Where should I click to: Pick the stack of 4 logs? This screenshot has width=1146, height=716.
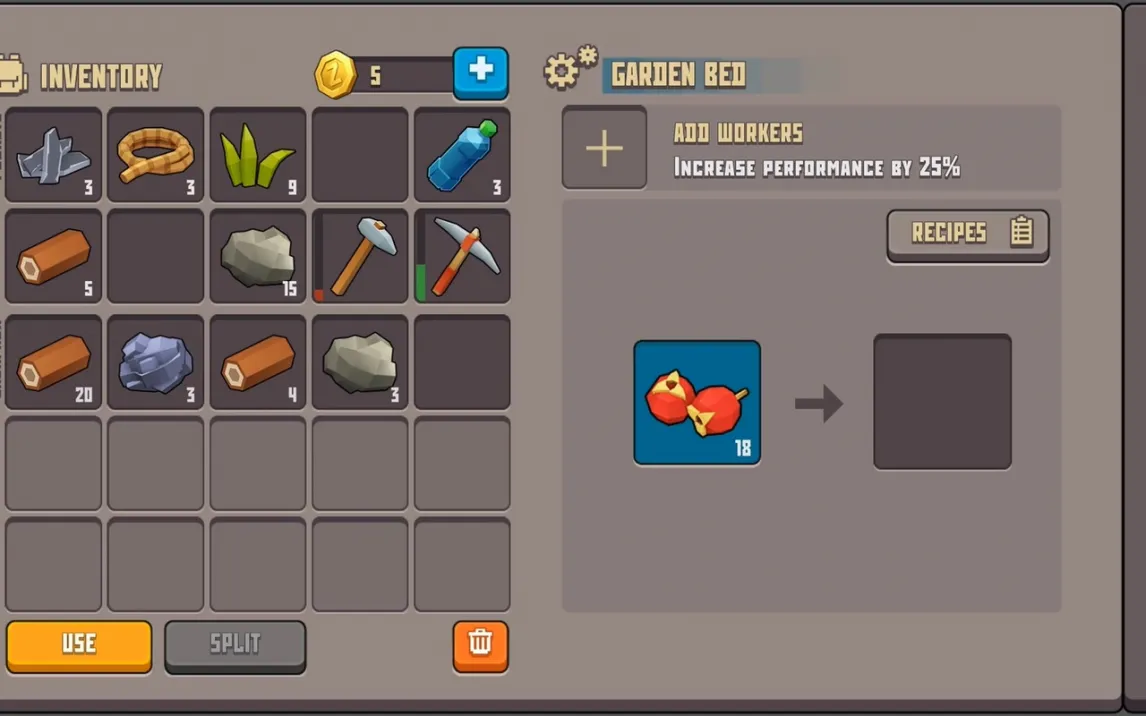pos(258,362)
